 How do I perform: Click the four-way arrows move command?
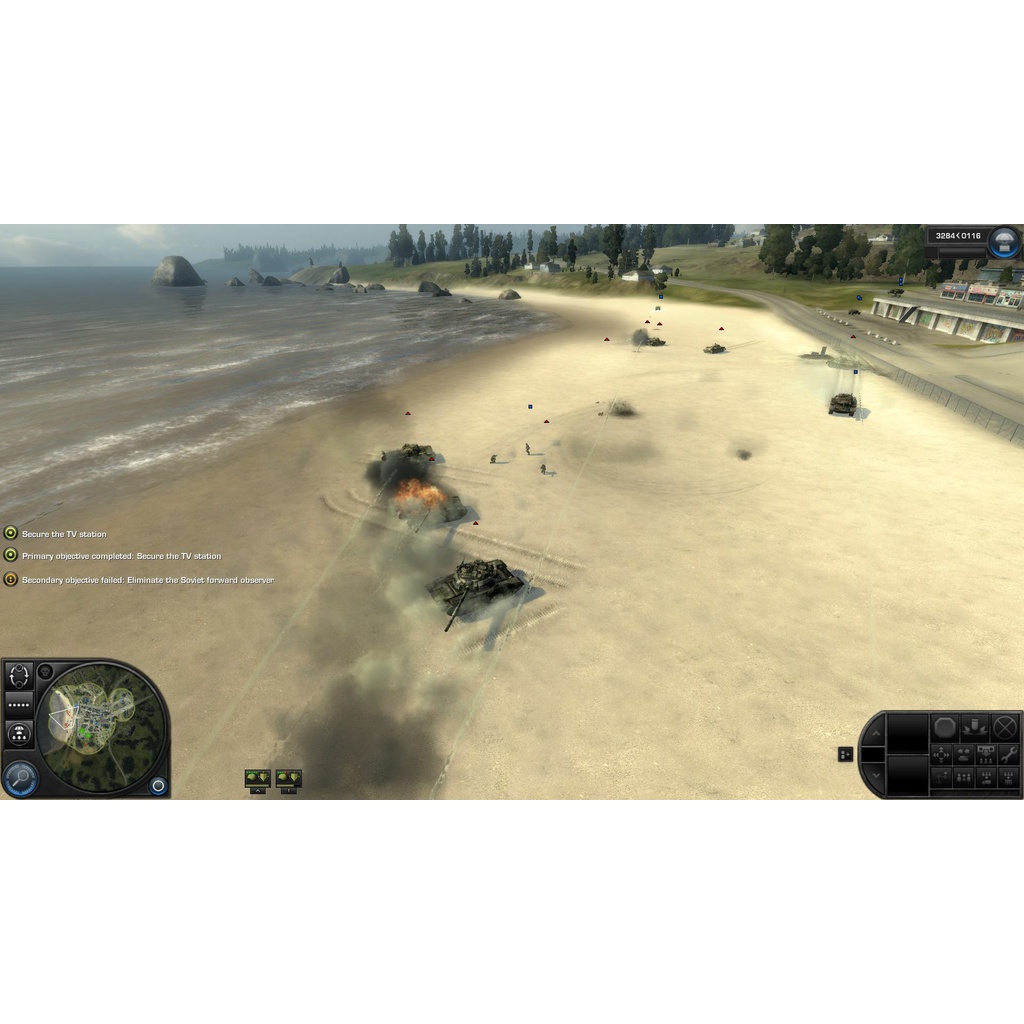(941, 753)
